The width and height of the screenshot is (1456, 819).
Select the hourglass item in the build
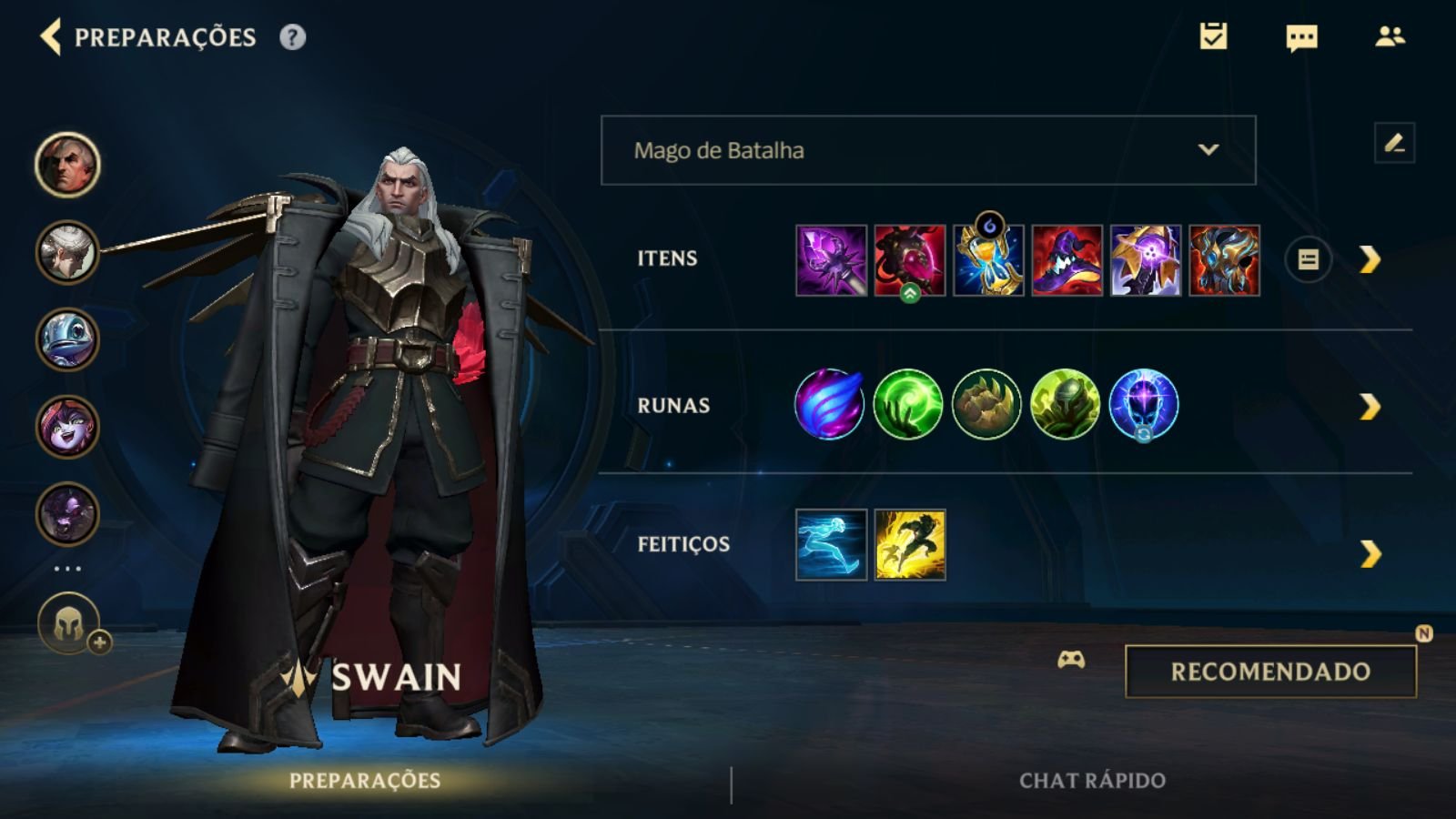(x=988, y=260)
